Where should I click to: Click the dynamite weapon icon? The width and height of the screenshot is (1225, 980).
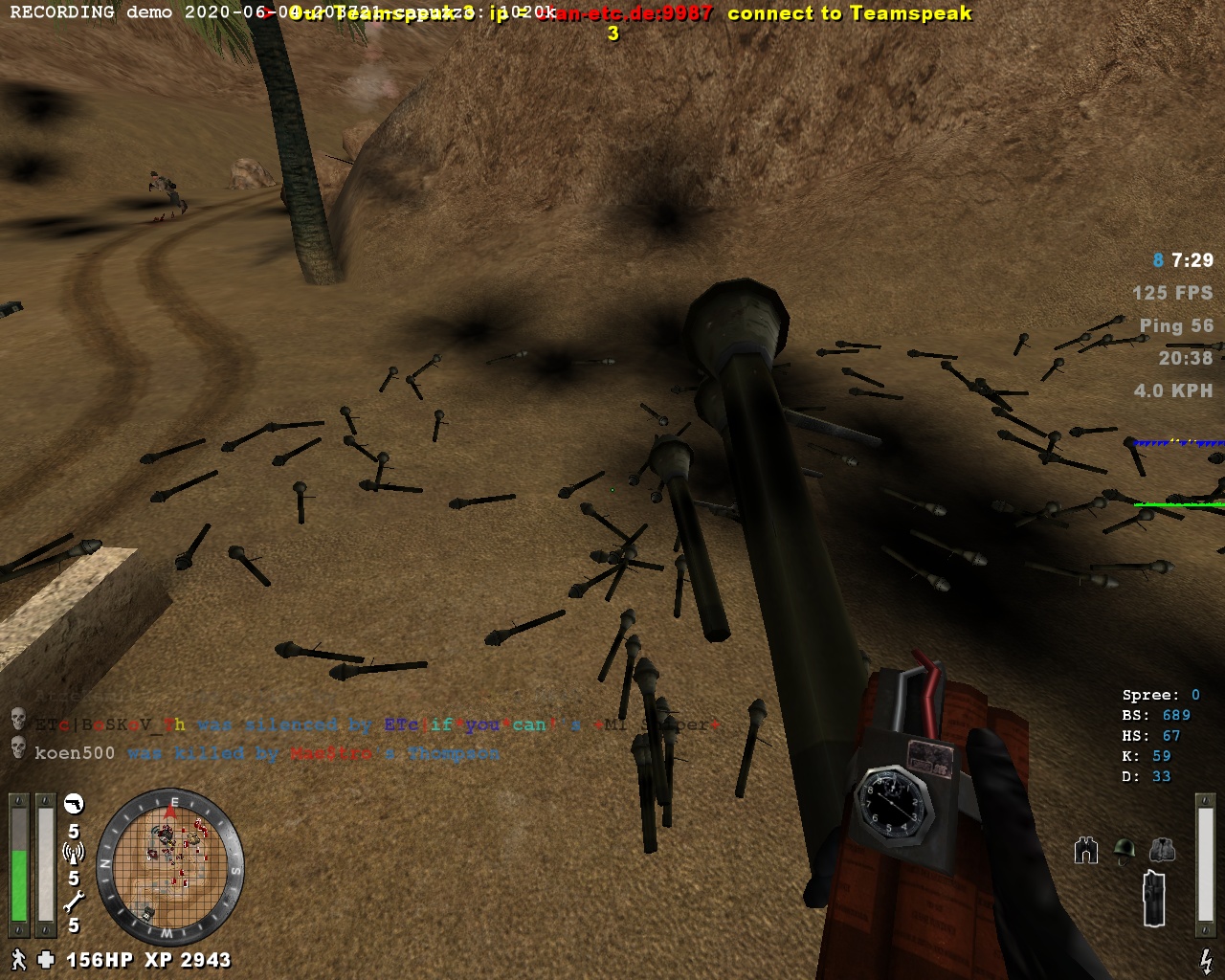[1156, 898]
